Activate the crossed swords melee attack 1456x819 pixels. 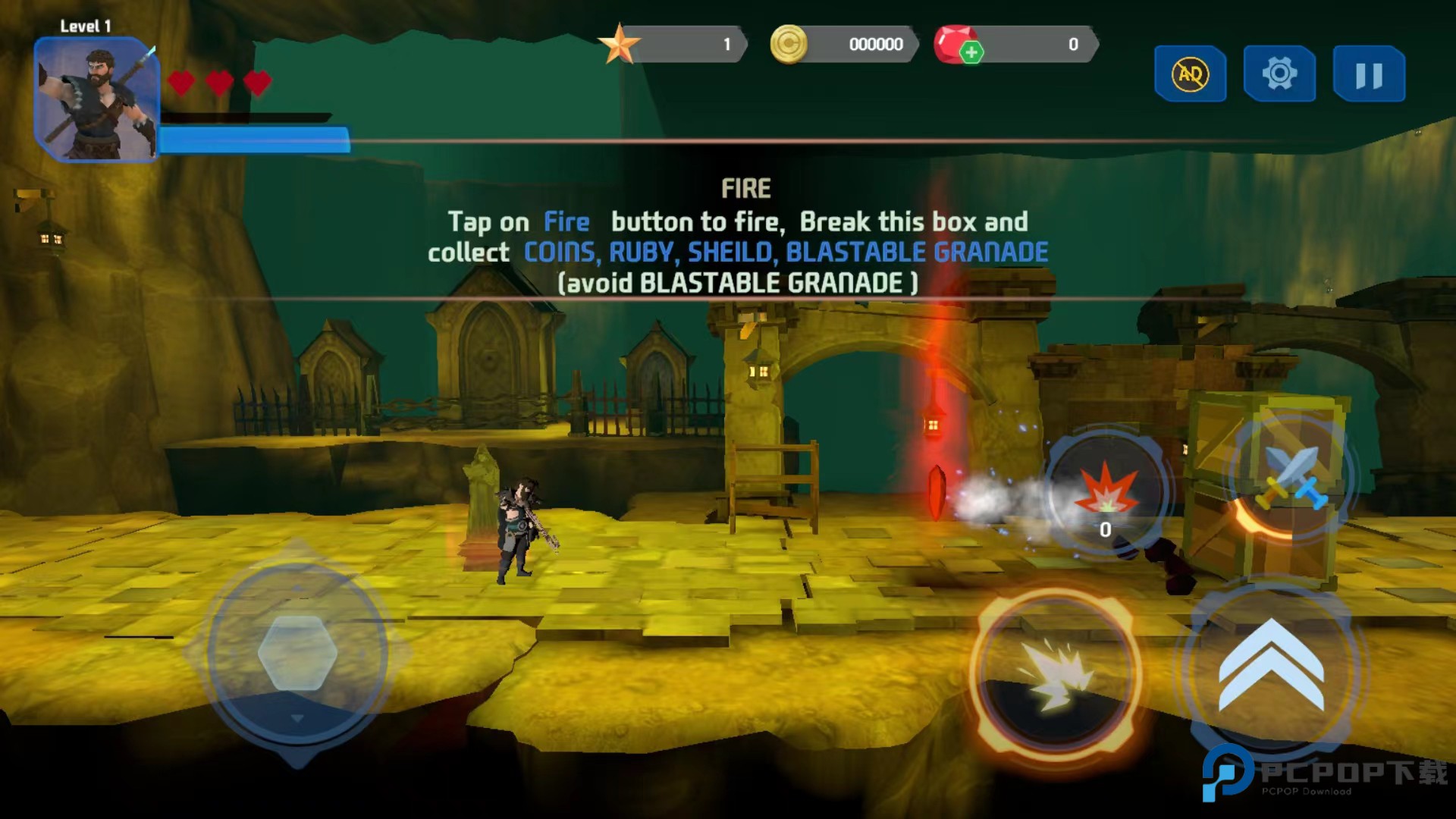pyautogui.click(x=1292, y=476)
